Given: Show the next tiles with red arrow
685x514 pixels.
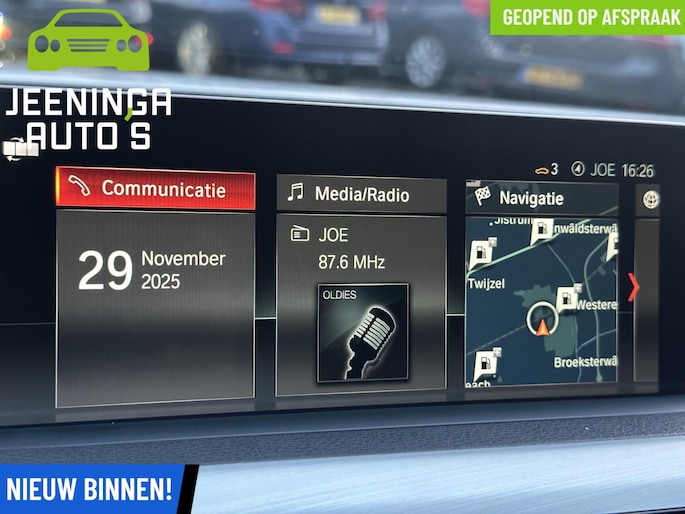Looking at the screenshot, I should 633,288.
